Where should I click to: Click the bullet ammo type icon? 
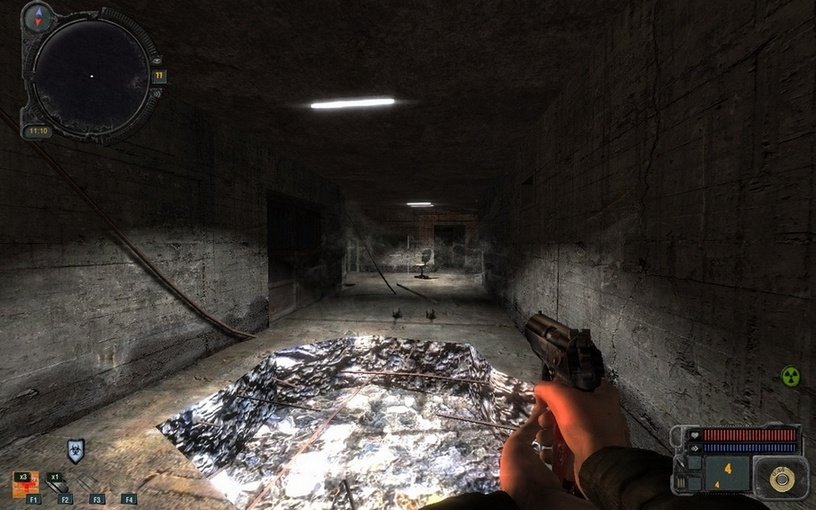click(x=781, y=479)
